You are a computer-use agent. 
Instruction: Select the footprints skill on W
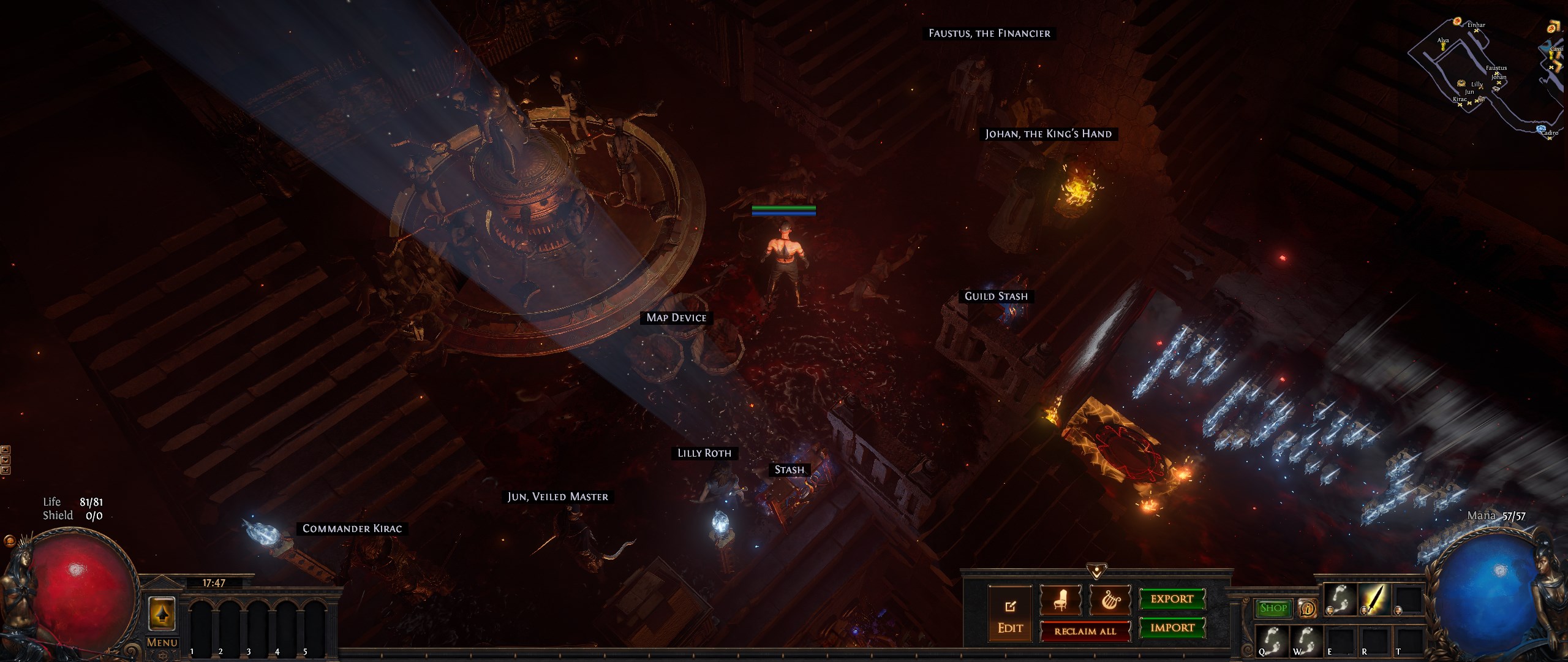(1306, 641)
